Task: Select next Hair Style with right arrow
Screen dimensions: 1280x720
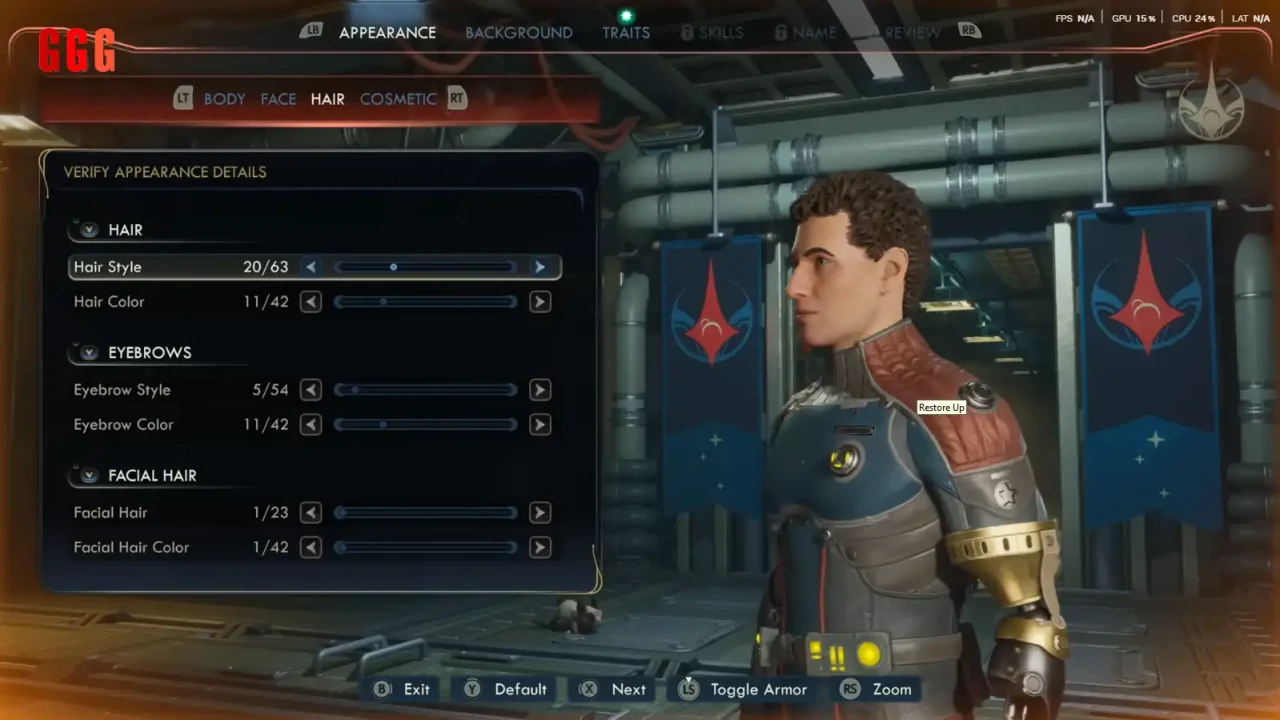Action: click(x=540, y=267)
